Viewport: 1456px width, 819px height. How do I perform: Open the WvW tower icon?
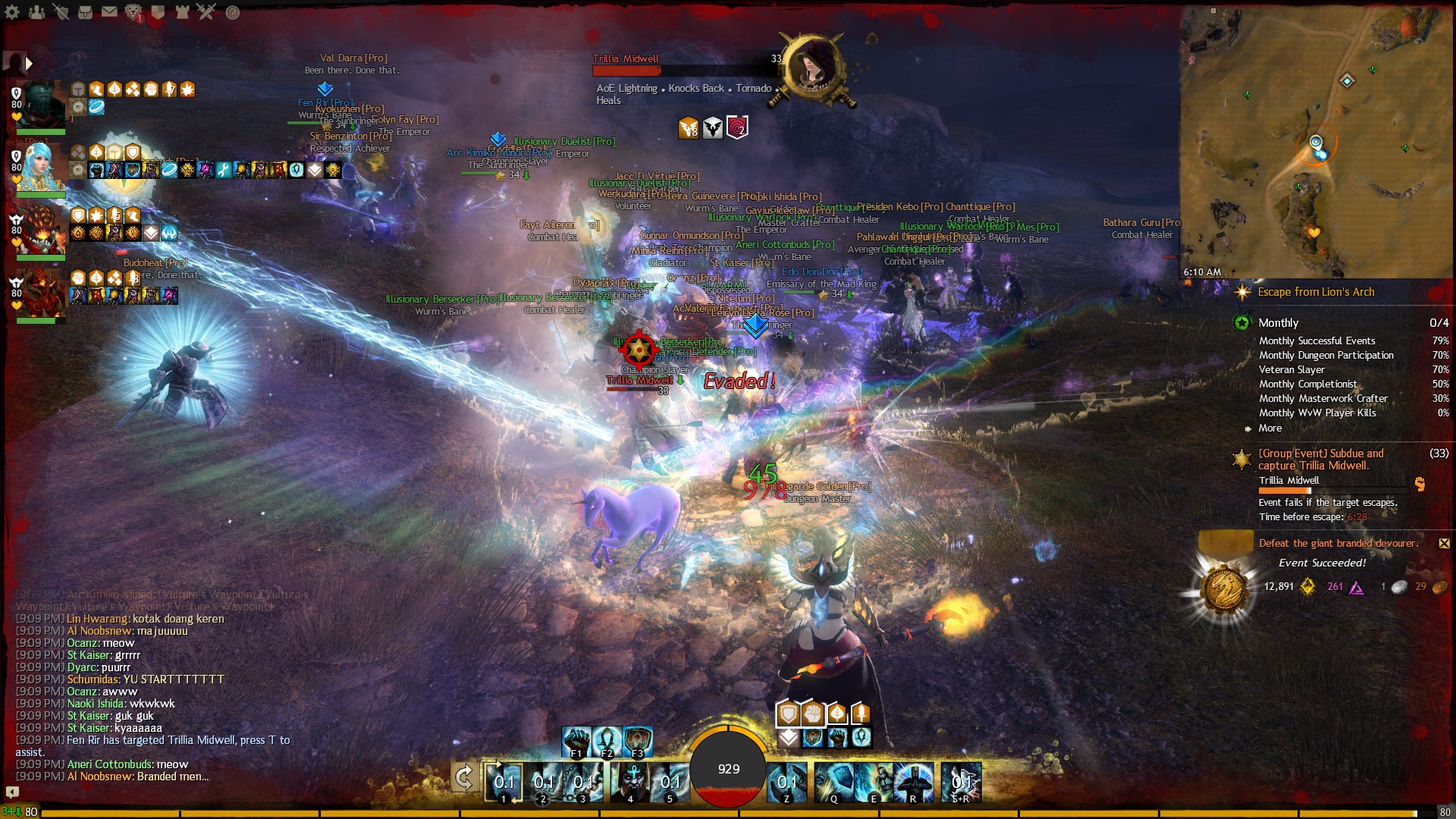click(182, 13)
